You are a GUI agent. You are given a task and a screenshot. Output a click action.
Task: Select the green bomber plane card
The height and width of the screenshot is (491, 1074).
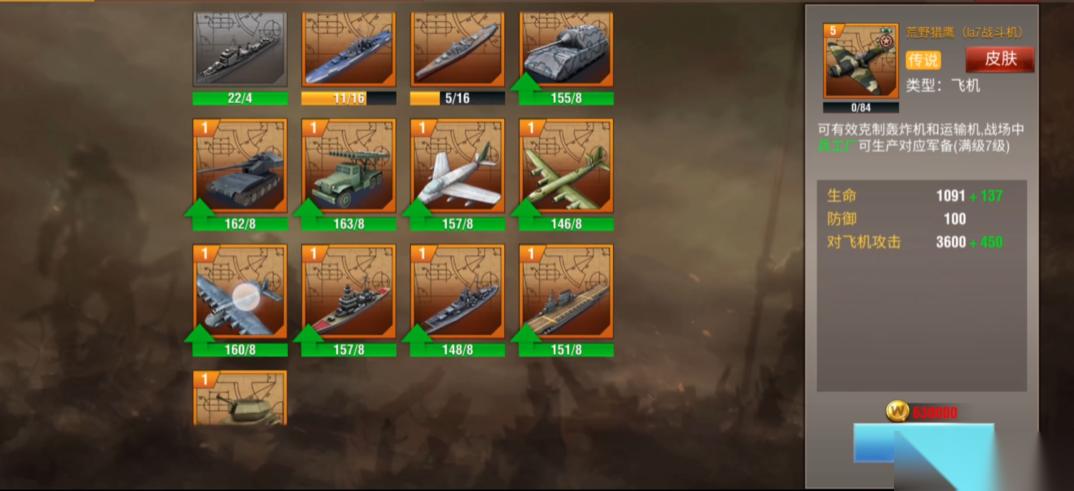[566, 167]
